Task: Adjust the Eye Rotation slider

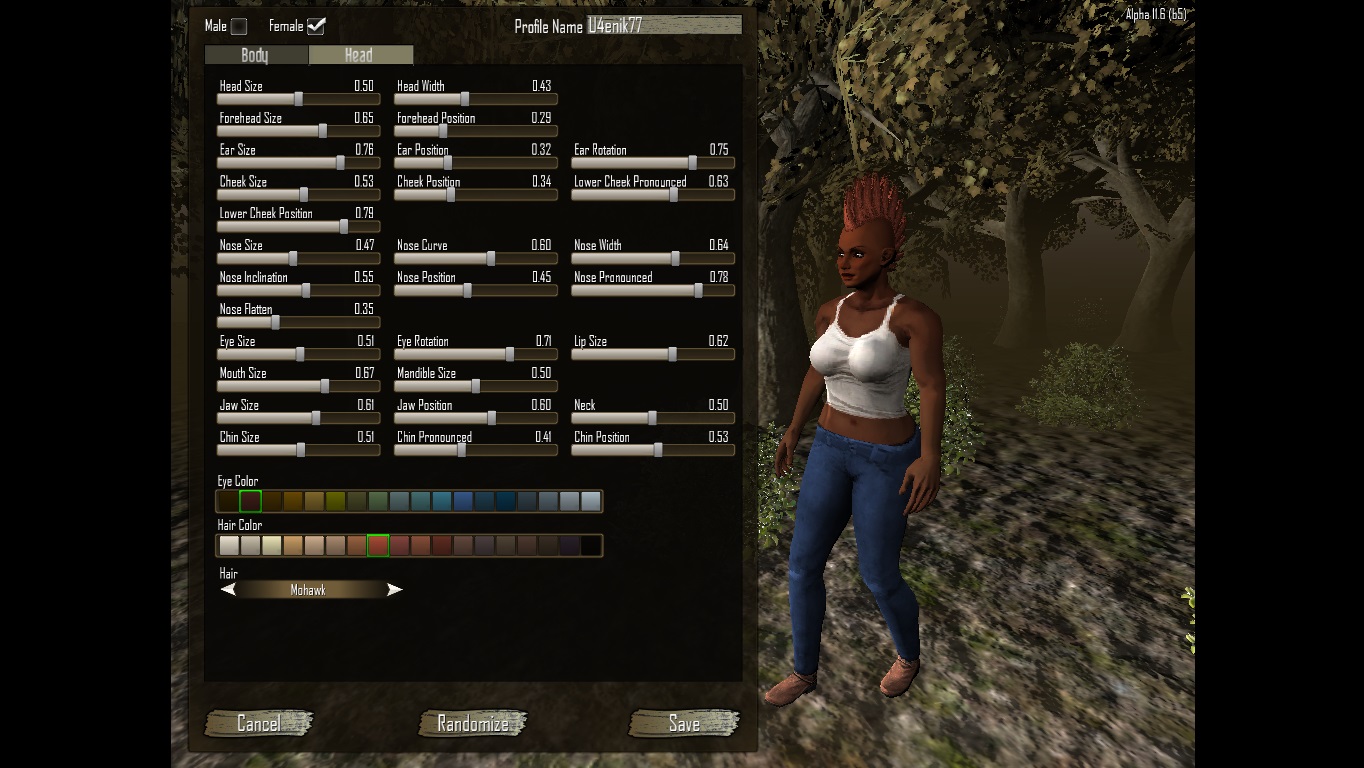Action: [x=509, y=354]
